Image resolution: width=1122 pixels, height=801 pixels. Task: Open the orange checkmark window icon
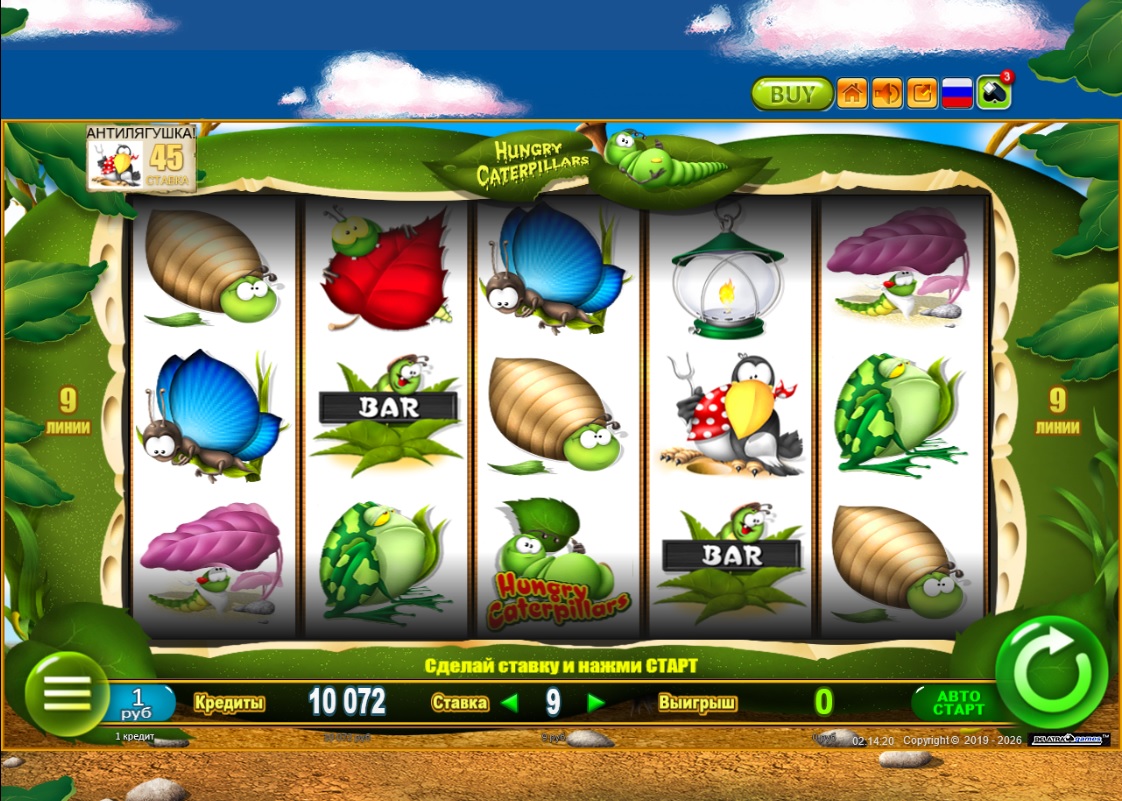point(922,94)
